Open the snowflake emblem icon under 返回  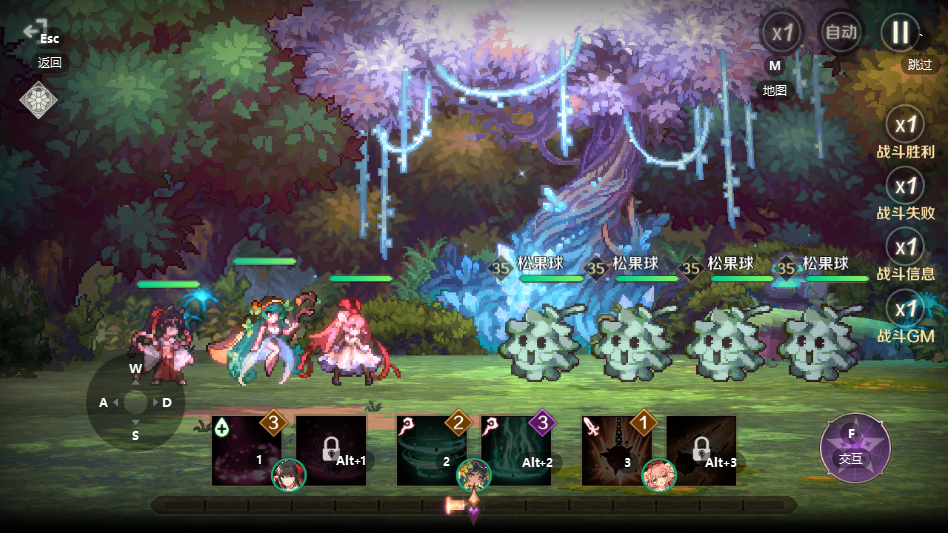[38, 100]
